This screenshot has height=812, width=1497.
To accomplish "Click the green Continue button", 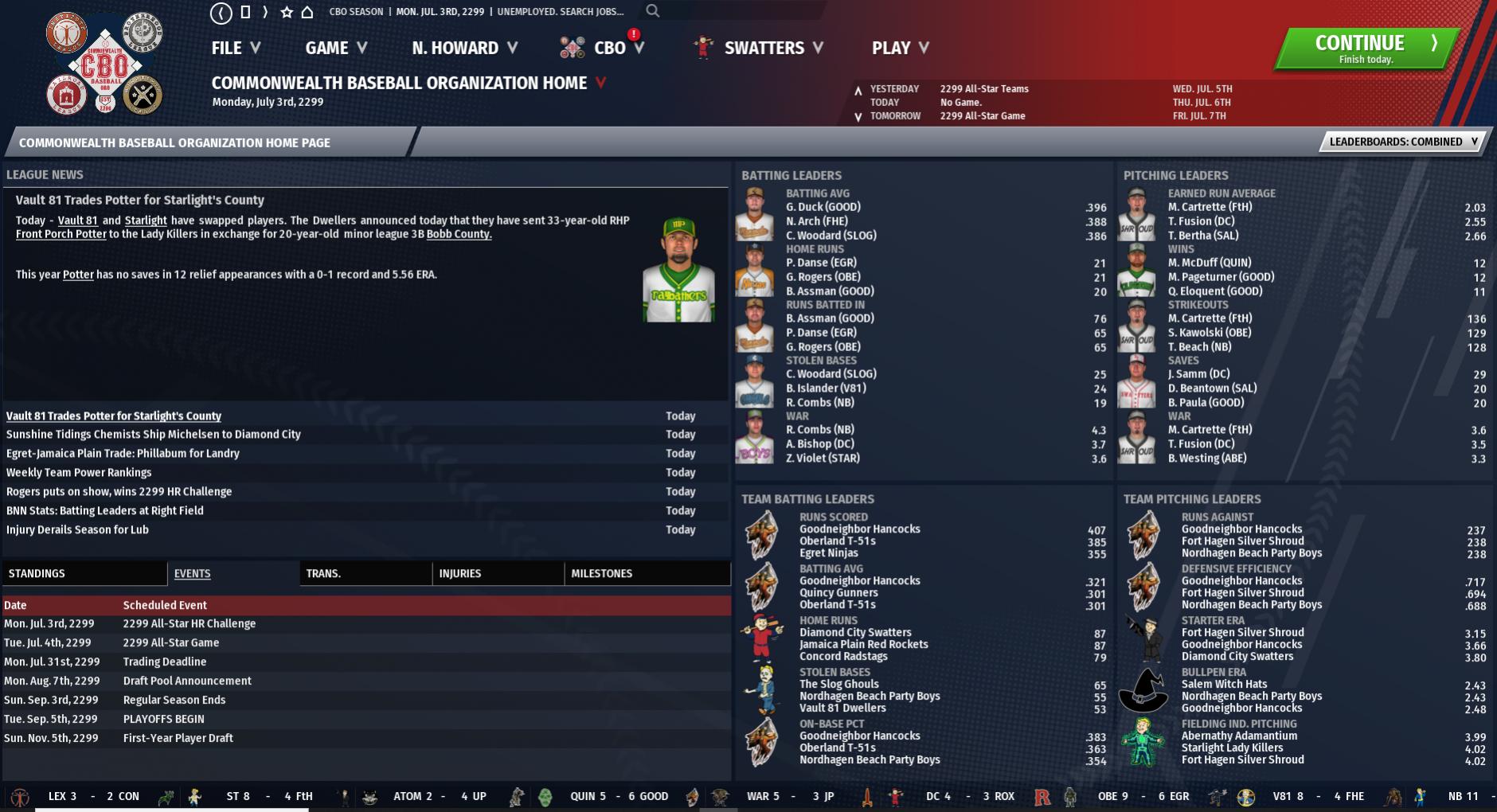I will 1366,49.
